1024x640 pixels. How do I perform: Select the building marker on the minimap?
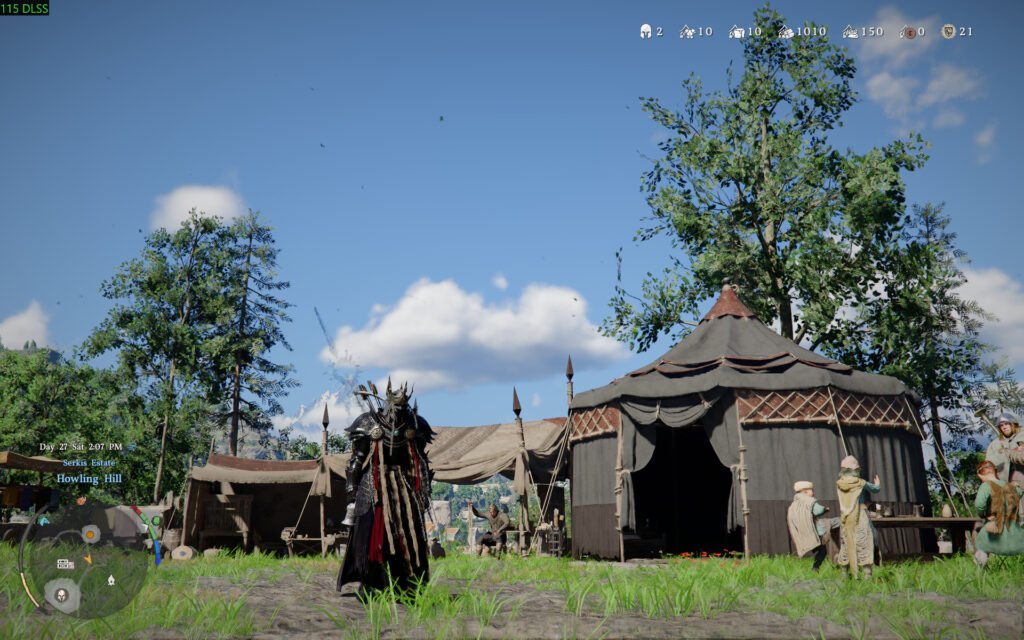point(65,563)
